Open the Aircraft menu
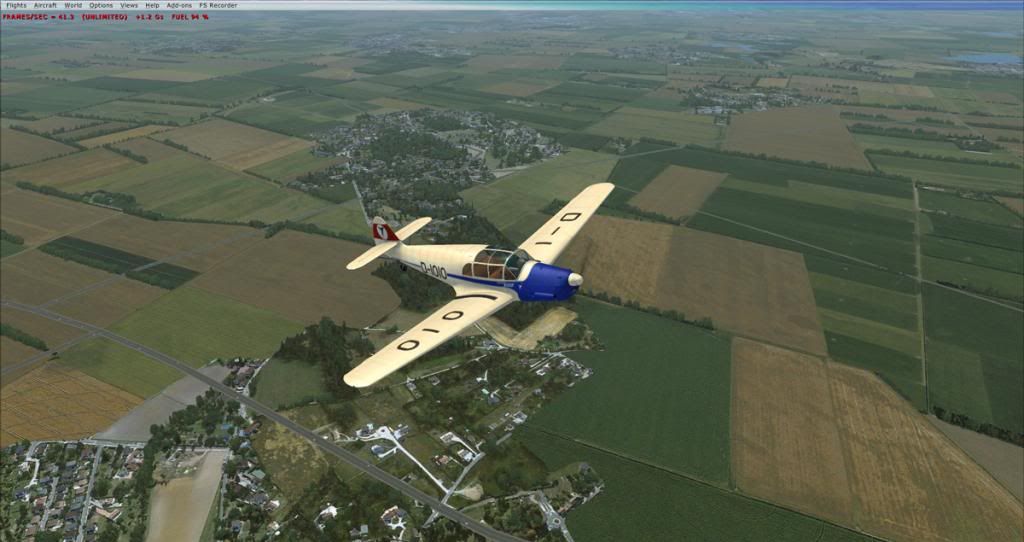Viewport: 1024px width, 542px height. pyautogui.click(x=45, y=5)
